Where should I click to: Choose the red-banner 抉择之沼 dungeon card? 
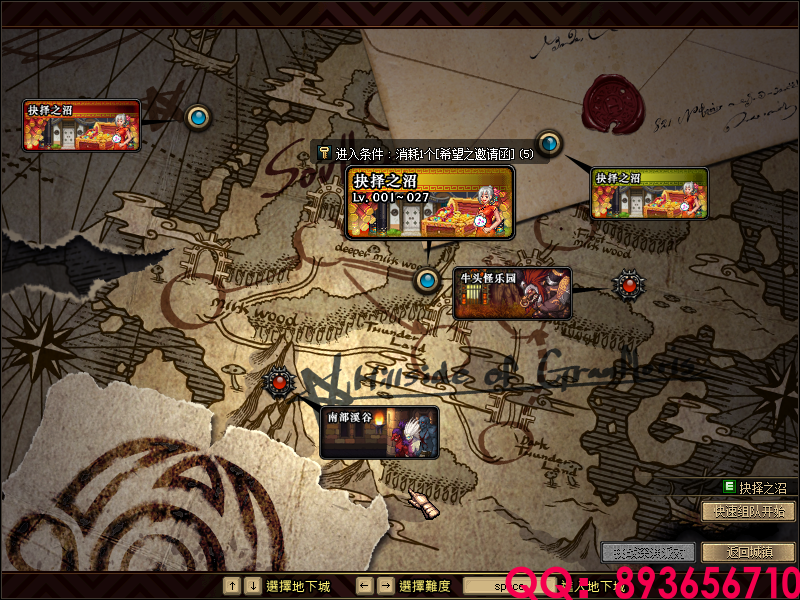pos(81,125)
